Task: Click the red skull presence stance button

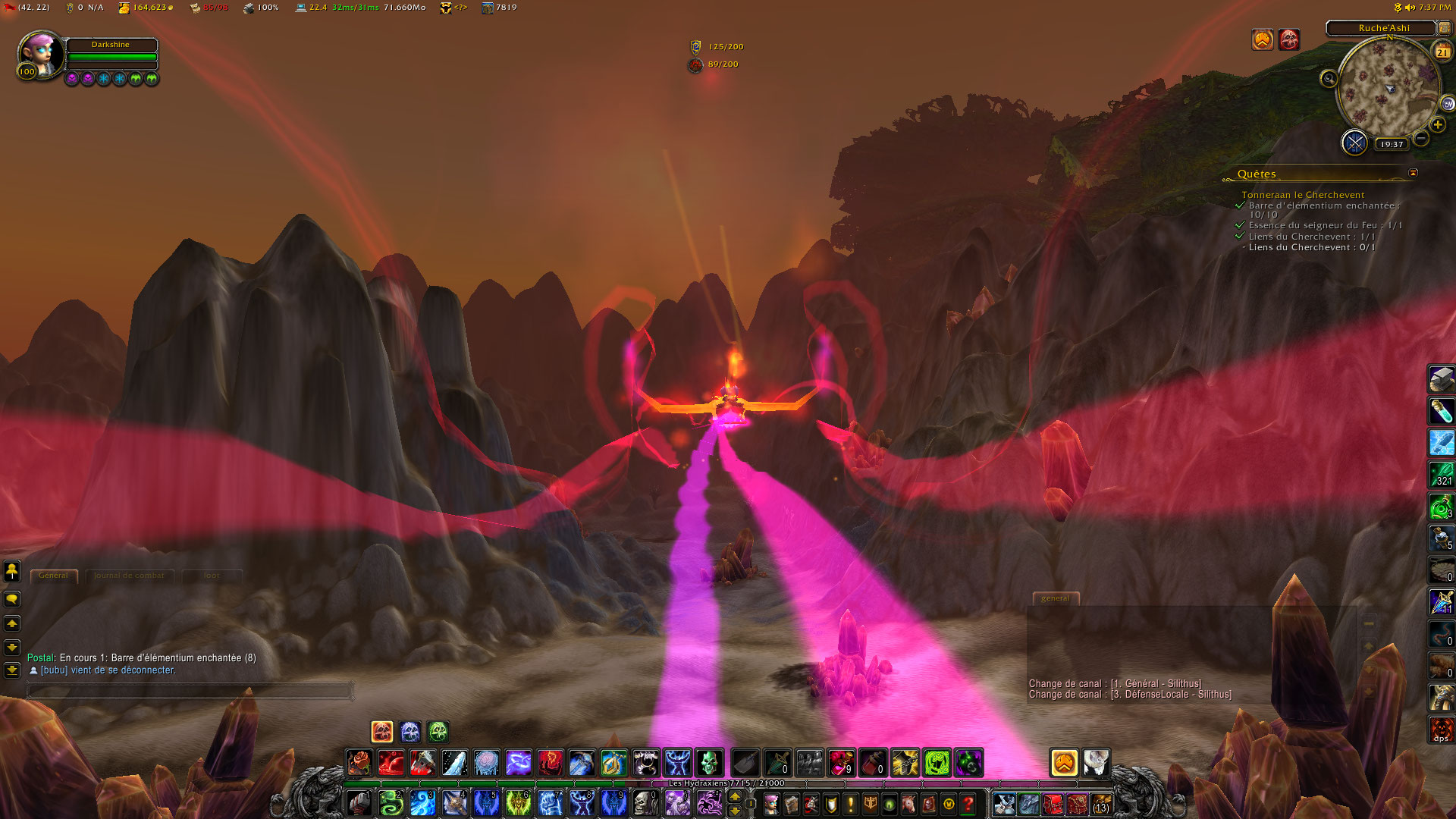Action: click(x=382, y=731)
